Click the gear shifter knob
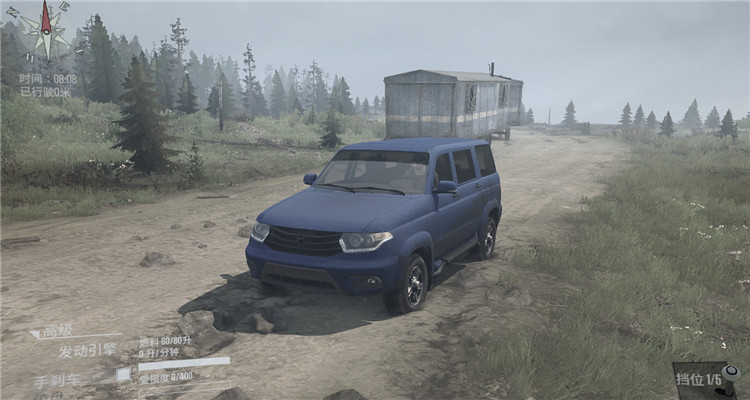The height and width of the screenshot is (400, 750). (x=731, y=373)
